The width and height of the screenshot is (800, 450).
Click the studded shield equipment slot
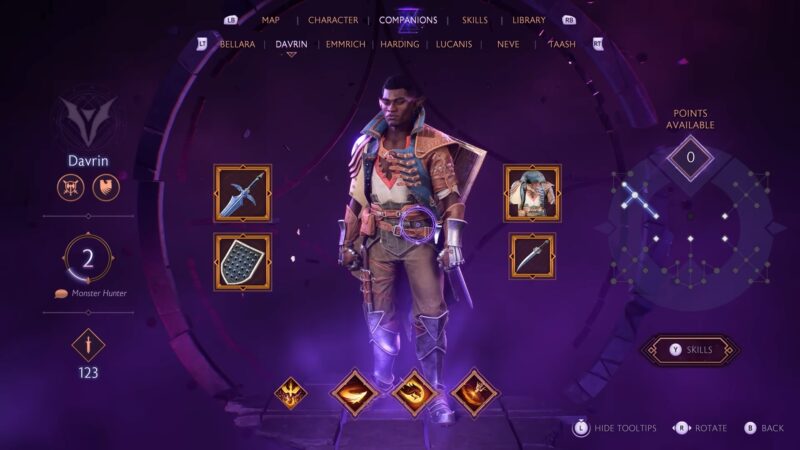(x=243, y=262)
